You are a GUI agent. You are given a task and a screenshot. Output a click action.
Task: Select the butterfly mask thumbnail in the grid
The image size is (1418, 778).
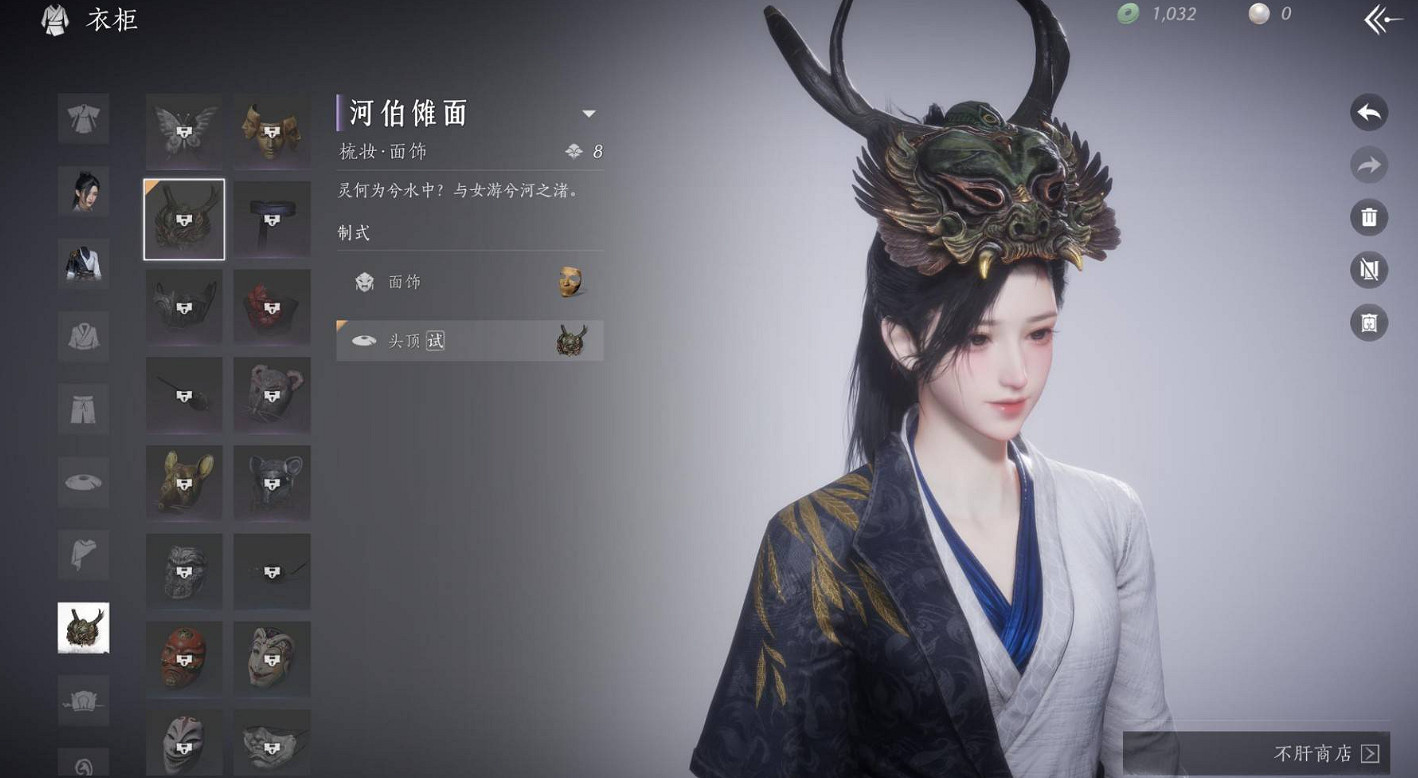(184, 131)
